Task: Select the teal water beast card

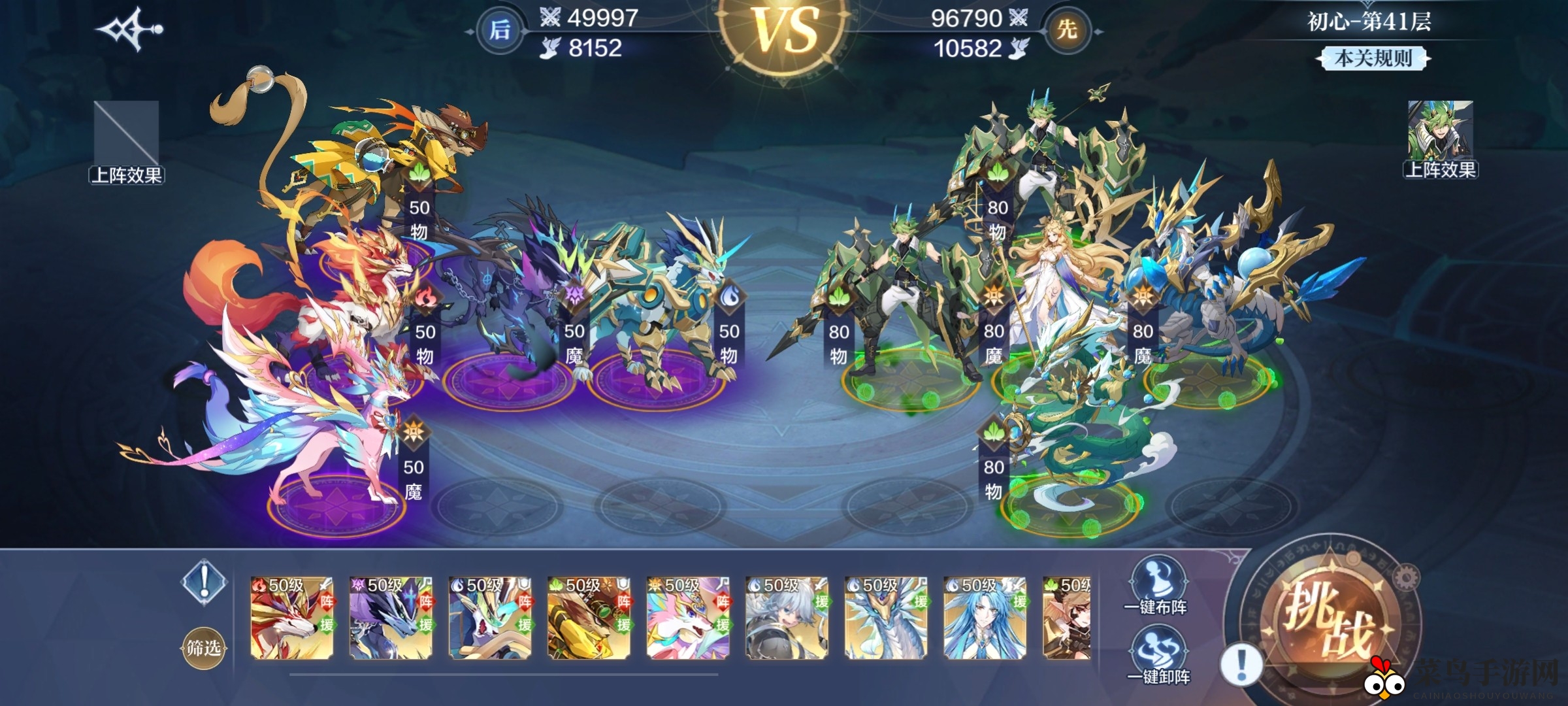Action: pyautogui.click(x=490, y=617)
